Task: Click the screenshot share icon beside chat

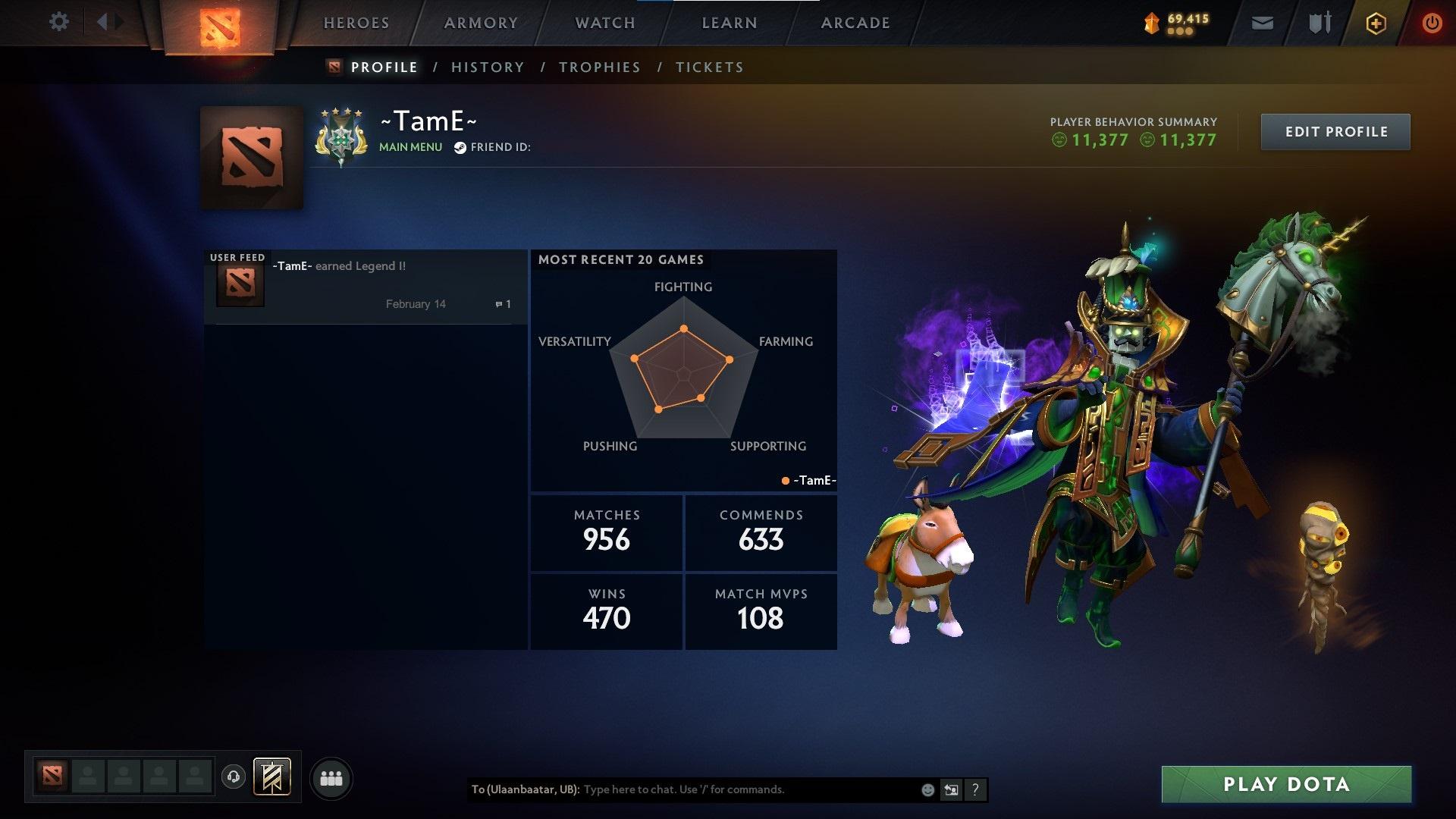Action: (951, 789)
